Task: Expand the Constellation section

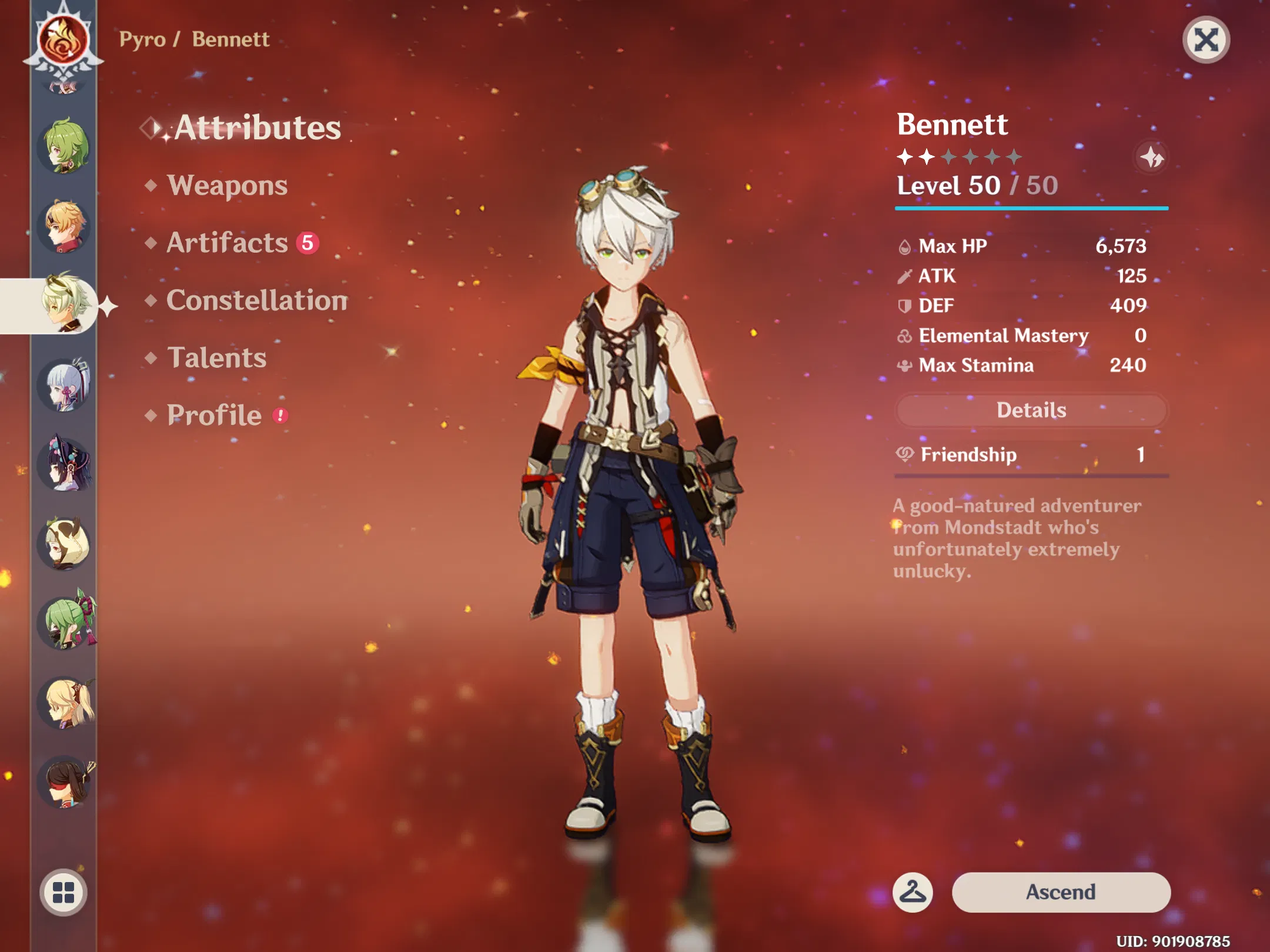Action: tap(256, 301)
